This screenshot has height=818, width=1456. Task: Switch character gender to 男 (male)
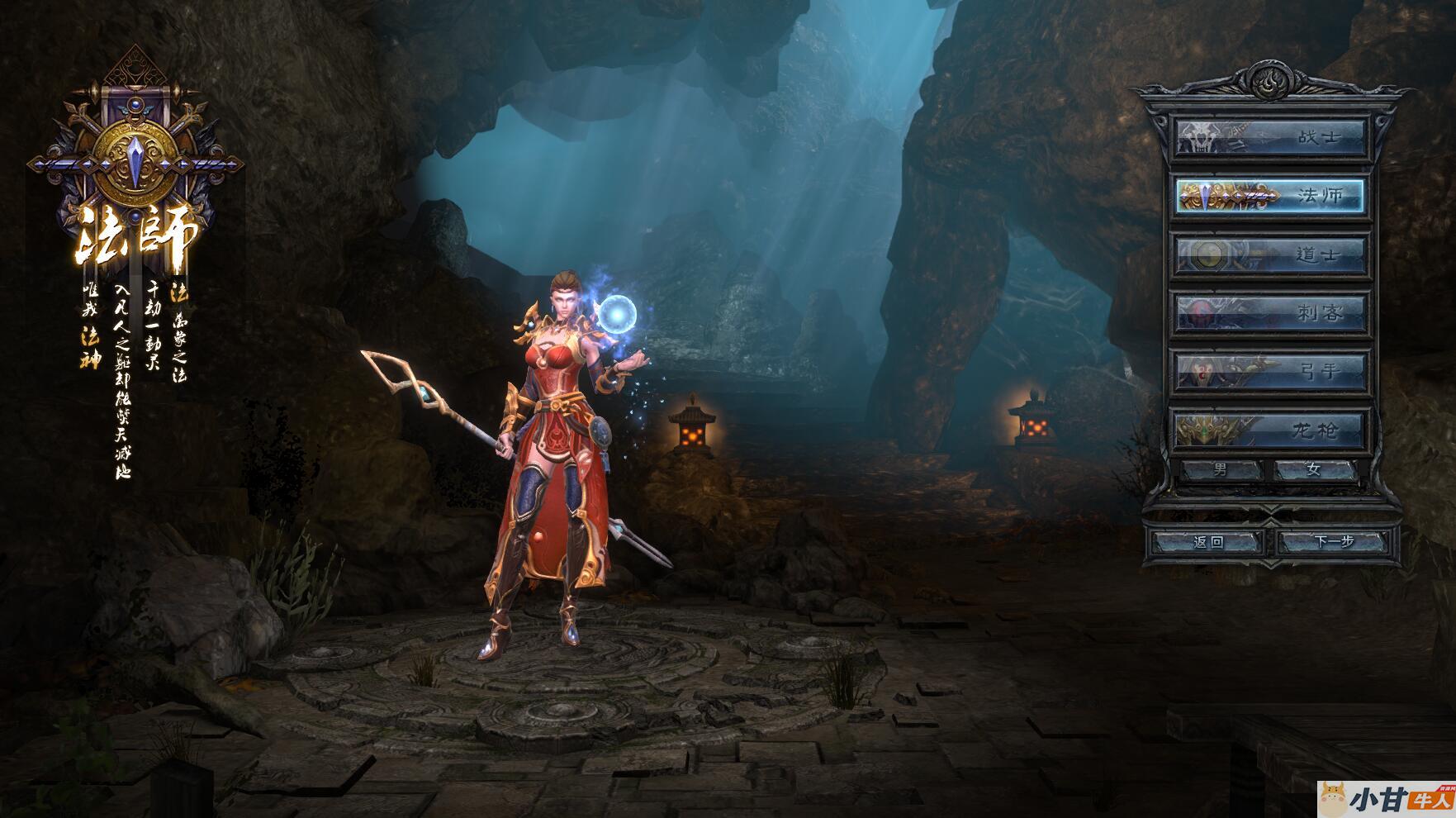coord(1221,470)
